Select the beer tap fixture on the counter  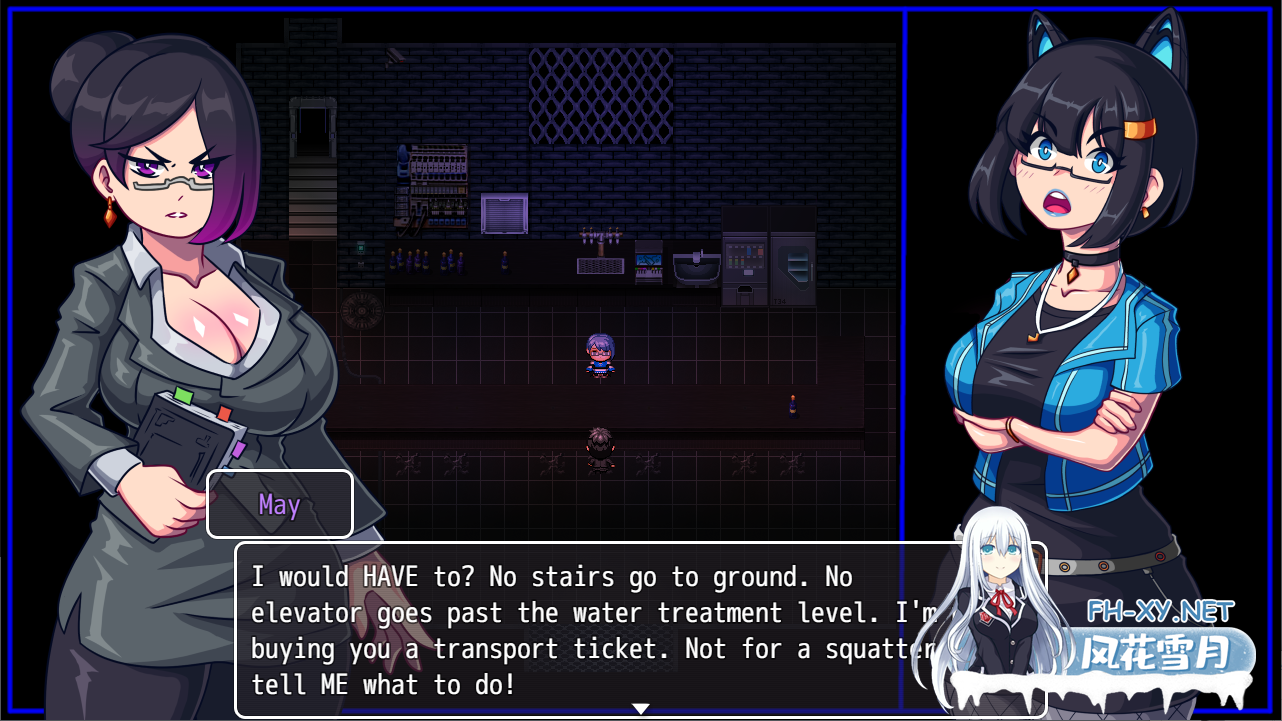click(599, 245)
